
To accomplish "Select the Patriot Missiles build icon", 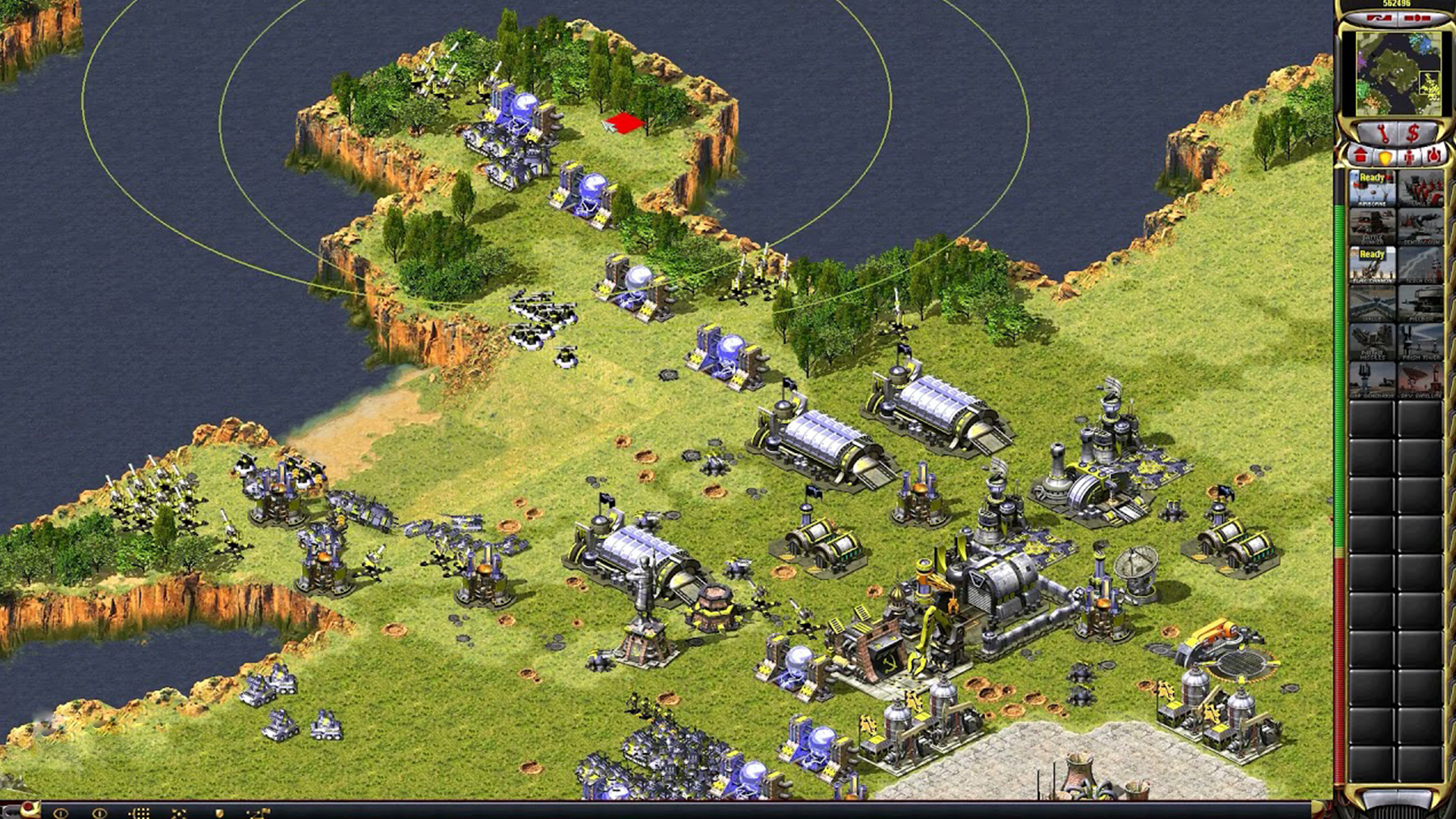I will pyautogui.click(x=1374, y=343).
